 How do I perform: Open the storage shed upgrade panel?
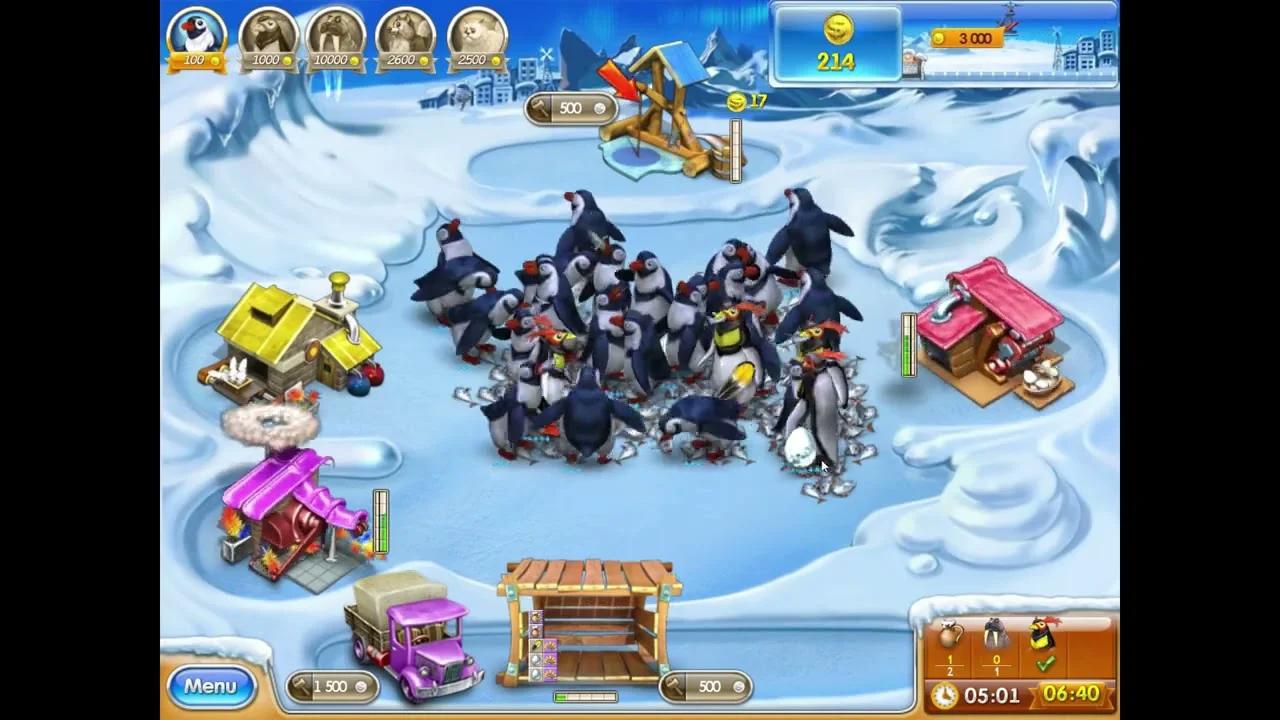706,686
